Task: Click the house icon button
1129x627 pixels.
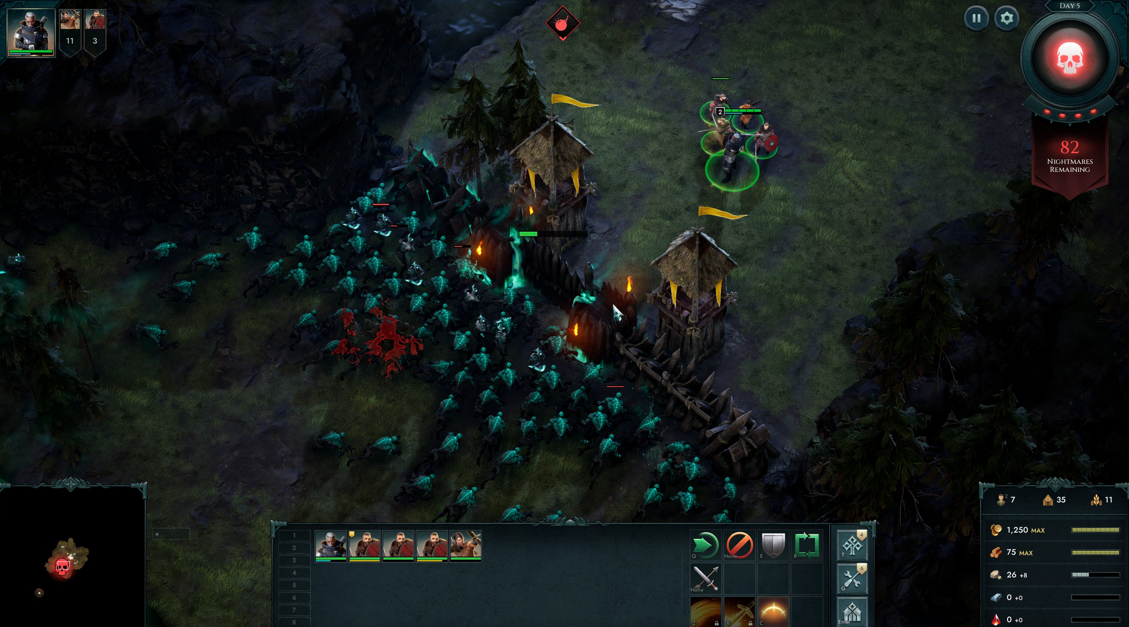Action: click(x=852, y=612)
